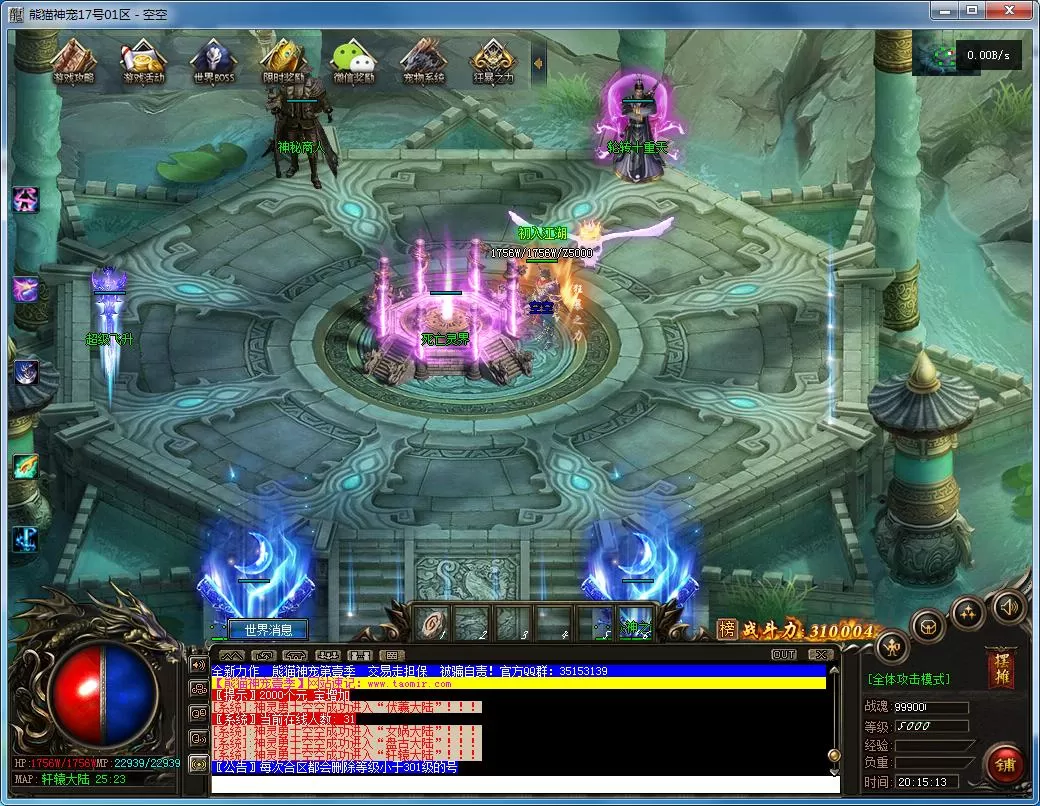Open the round red 铺 shop button
Viewport: 1040px width, 806px height.
point(1003,764)
